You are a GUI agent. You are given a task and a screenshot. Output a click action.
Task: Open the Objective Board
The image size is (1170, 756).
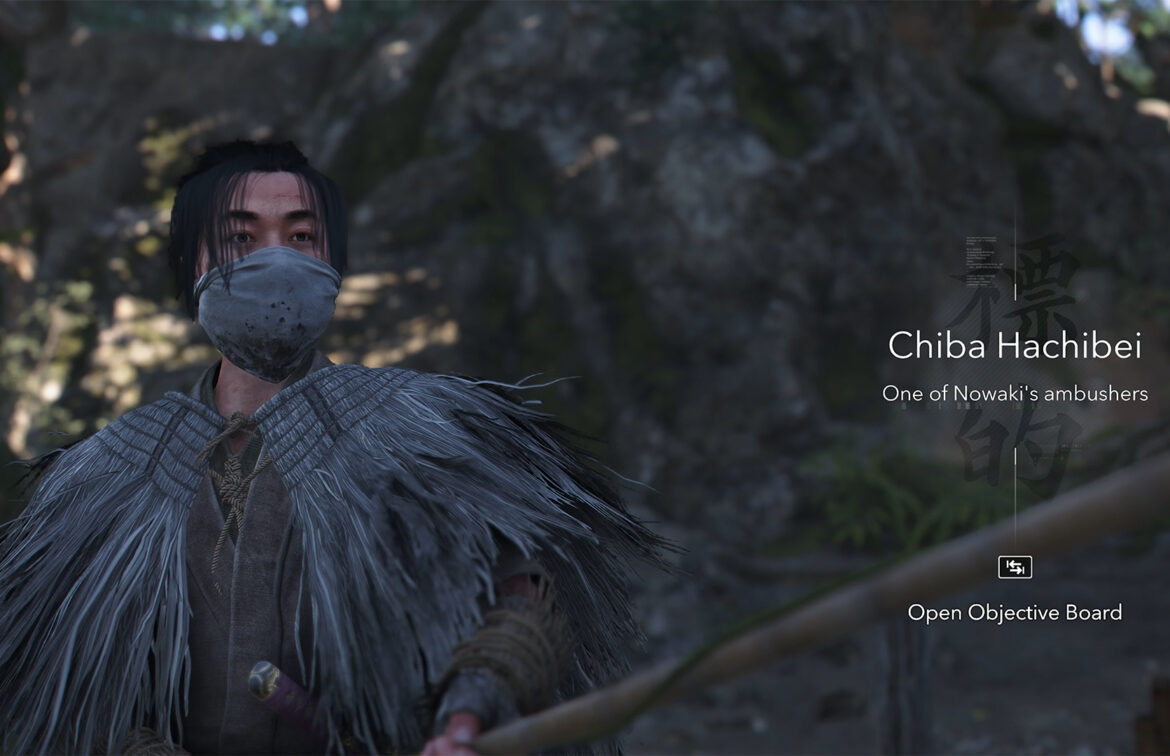point(1014,568)
